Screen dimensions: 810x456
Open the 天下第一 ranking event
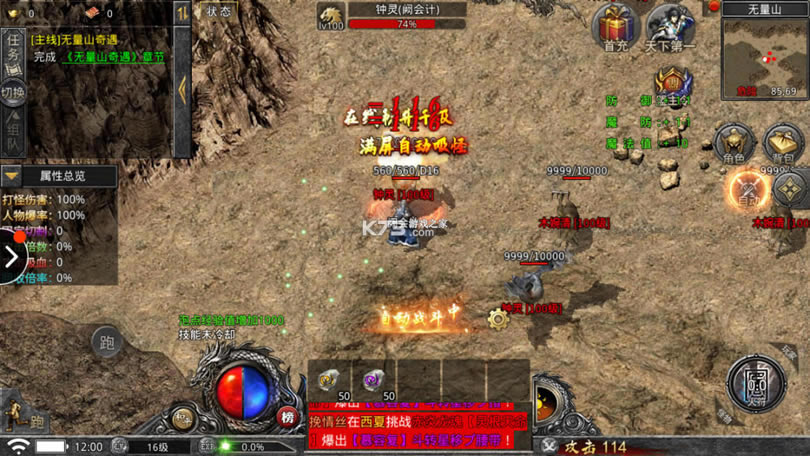tap(671, 27)
